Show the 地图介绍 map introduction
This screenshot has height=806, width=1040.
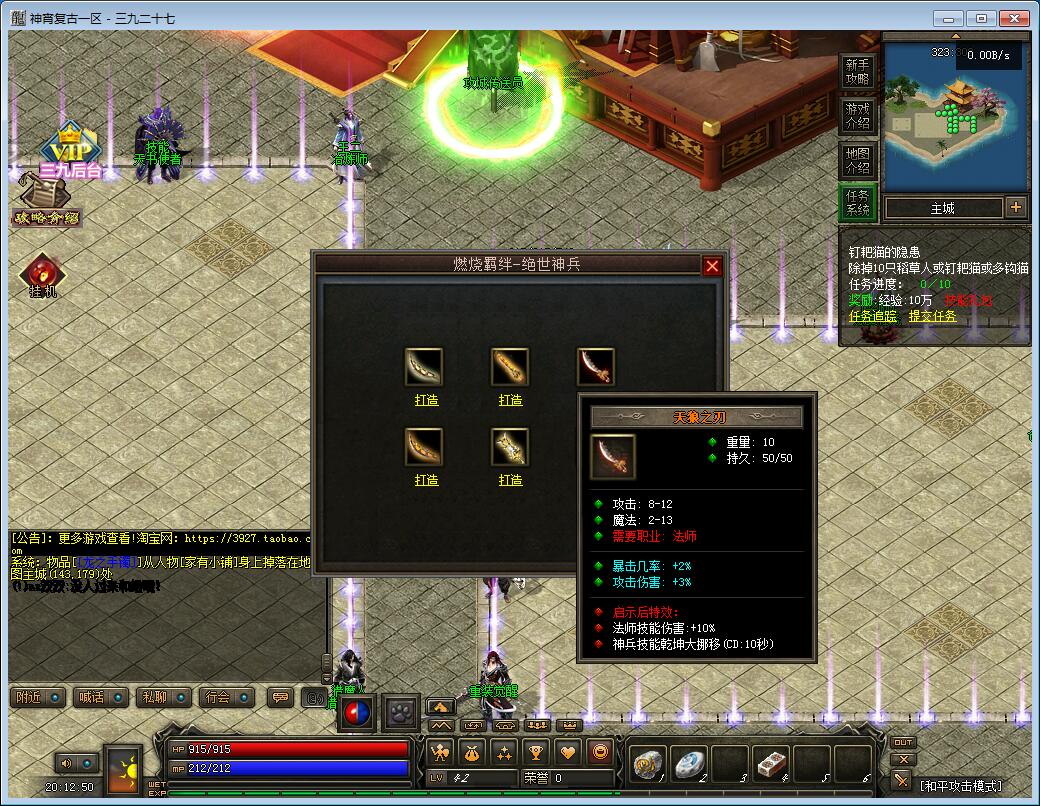[x=858, y=160]
